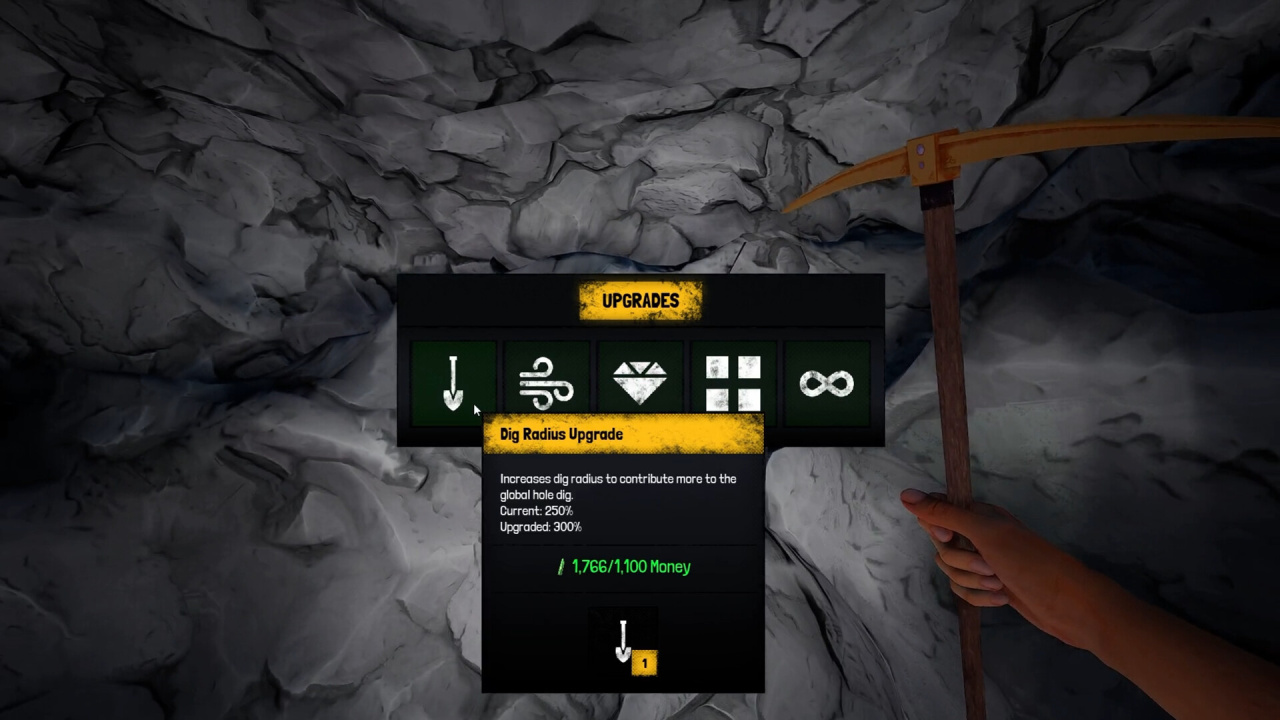Viewport: 1280px width, 720px height.
Task: Choose the diamond gem upgrade
Action: point(640,383)
